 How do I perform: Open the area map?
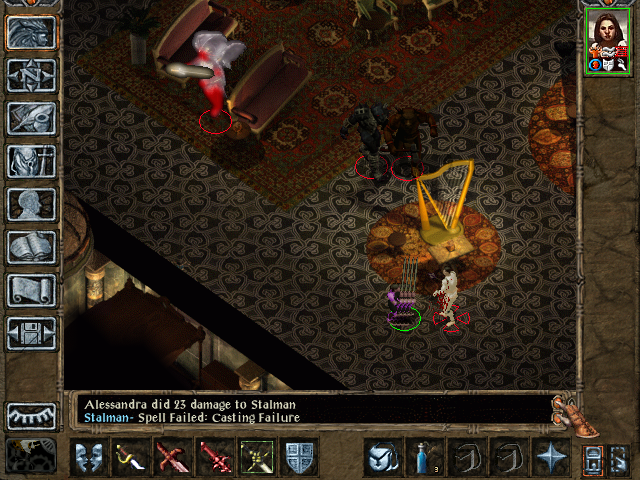(32, 75)
